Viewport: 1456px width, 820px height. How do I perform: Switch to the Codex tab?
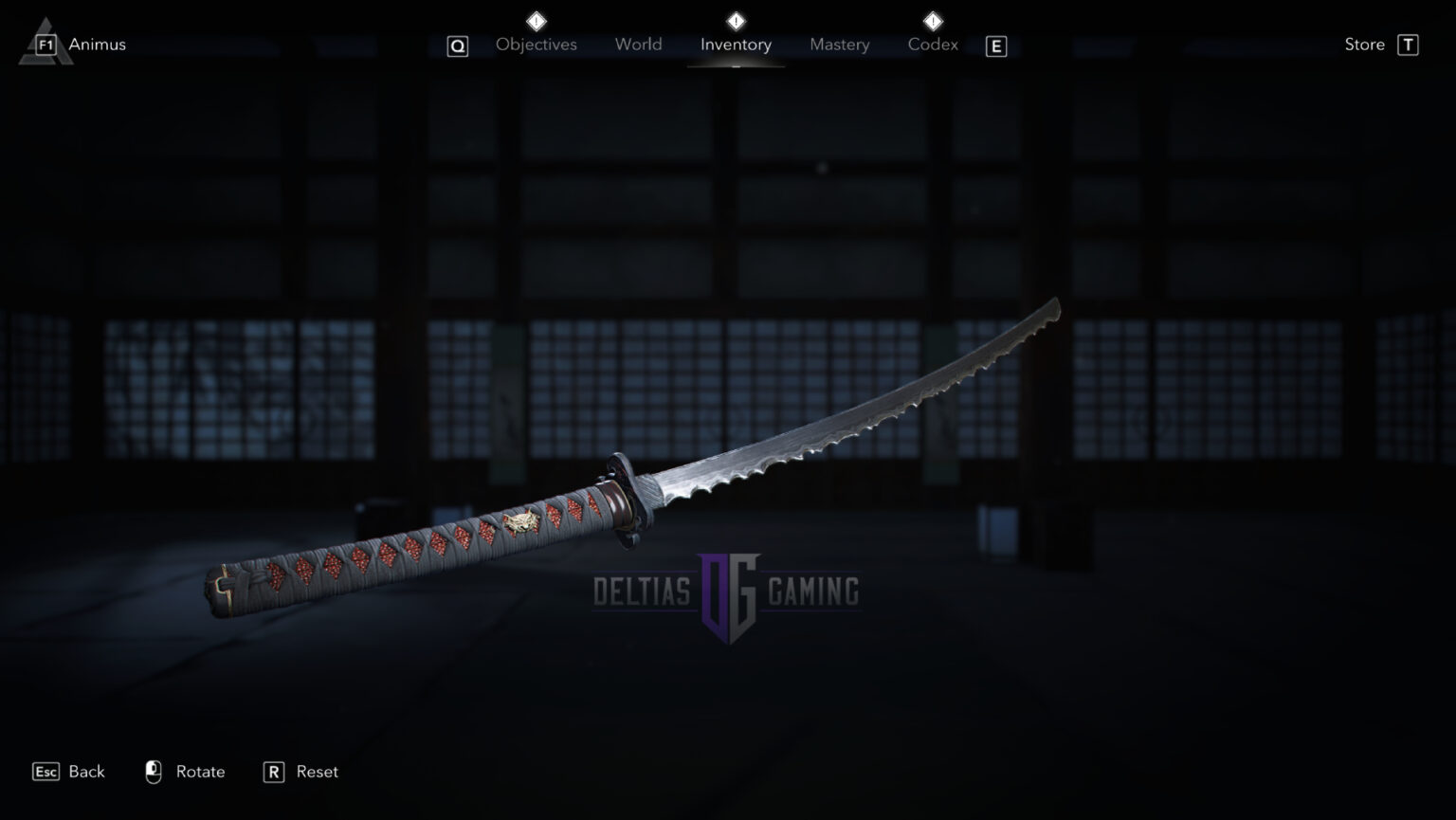932,44
